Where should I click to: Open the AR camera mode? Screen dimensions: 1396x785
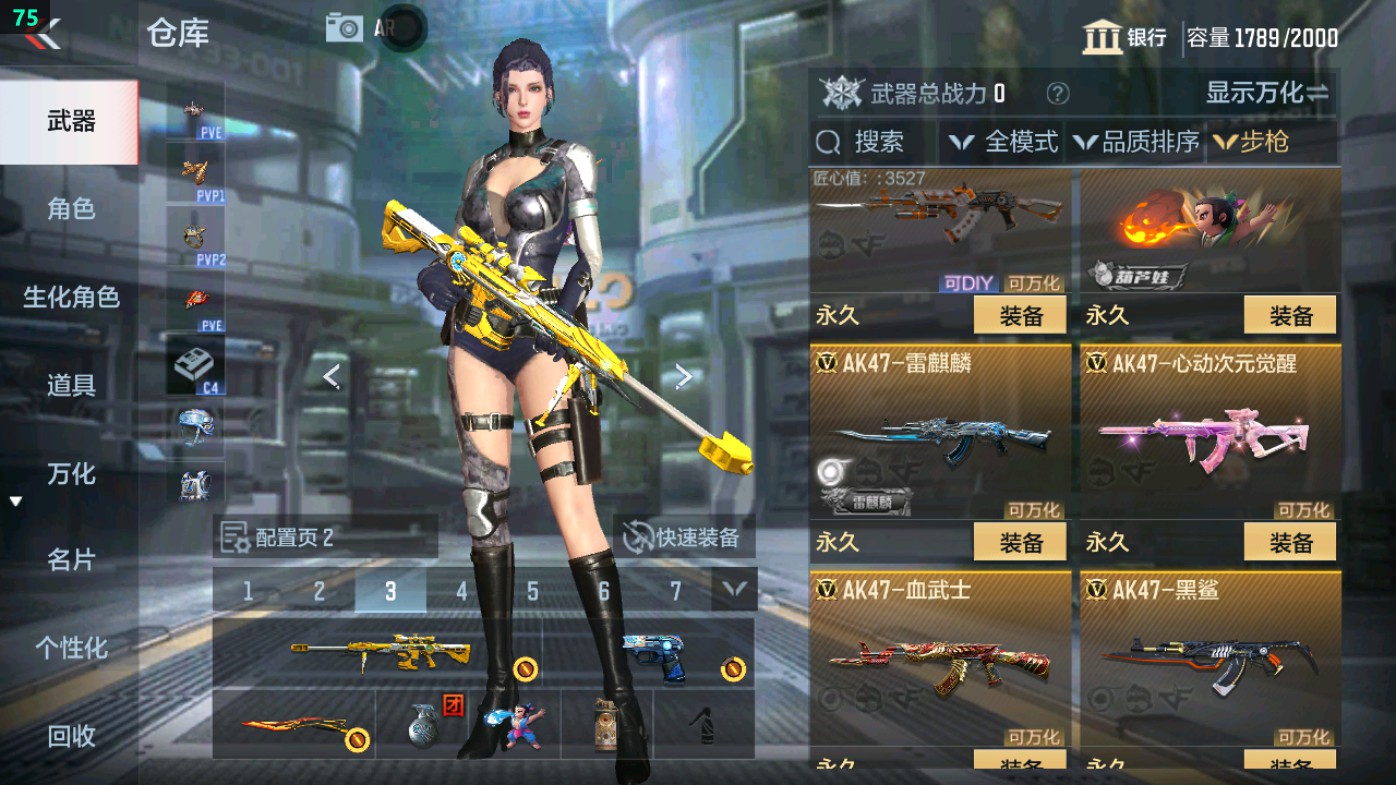(x=344, y=27)
